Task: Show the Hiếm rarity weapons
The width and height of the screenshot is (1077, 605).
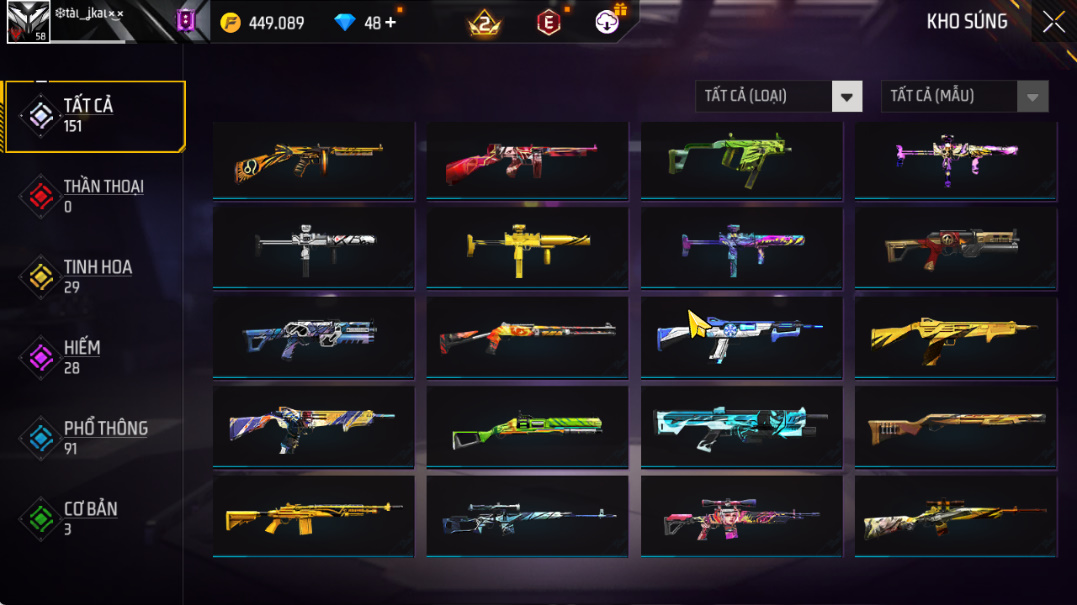Action: (x=95, y=357)
